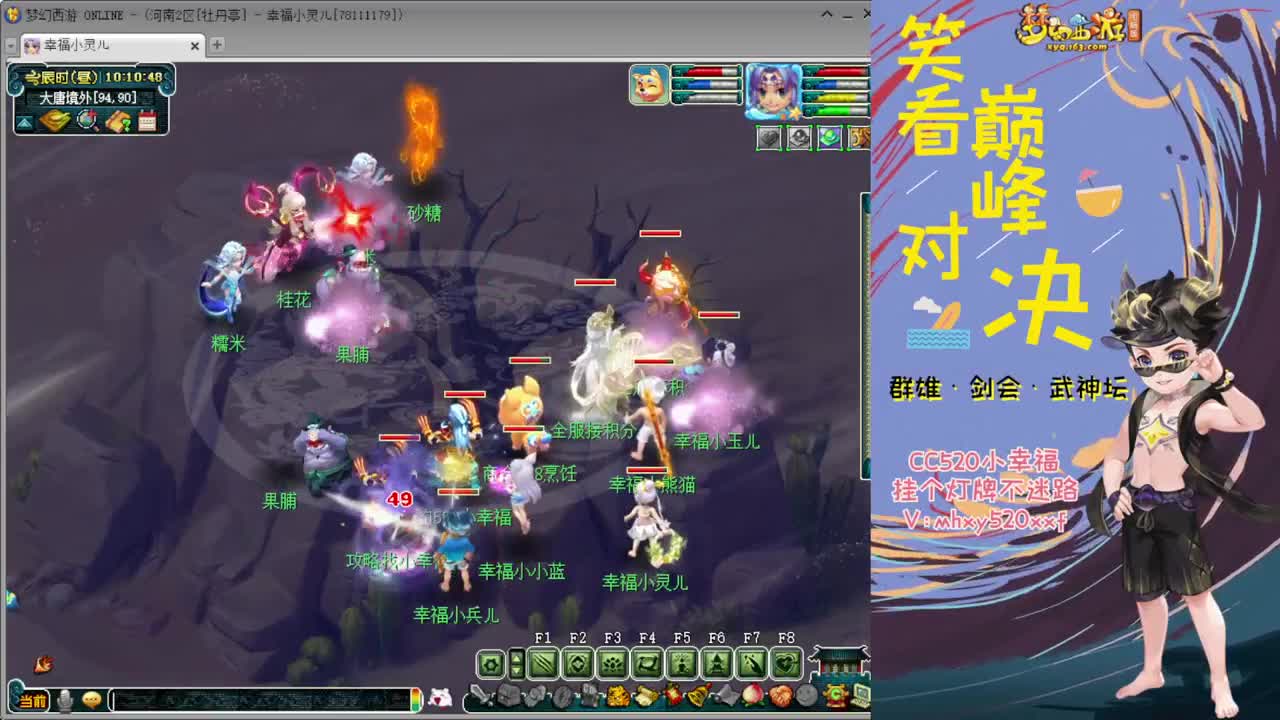Click the F1 gear-shaped skill slot icon

click(x=489, y=662)
